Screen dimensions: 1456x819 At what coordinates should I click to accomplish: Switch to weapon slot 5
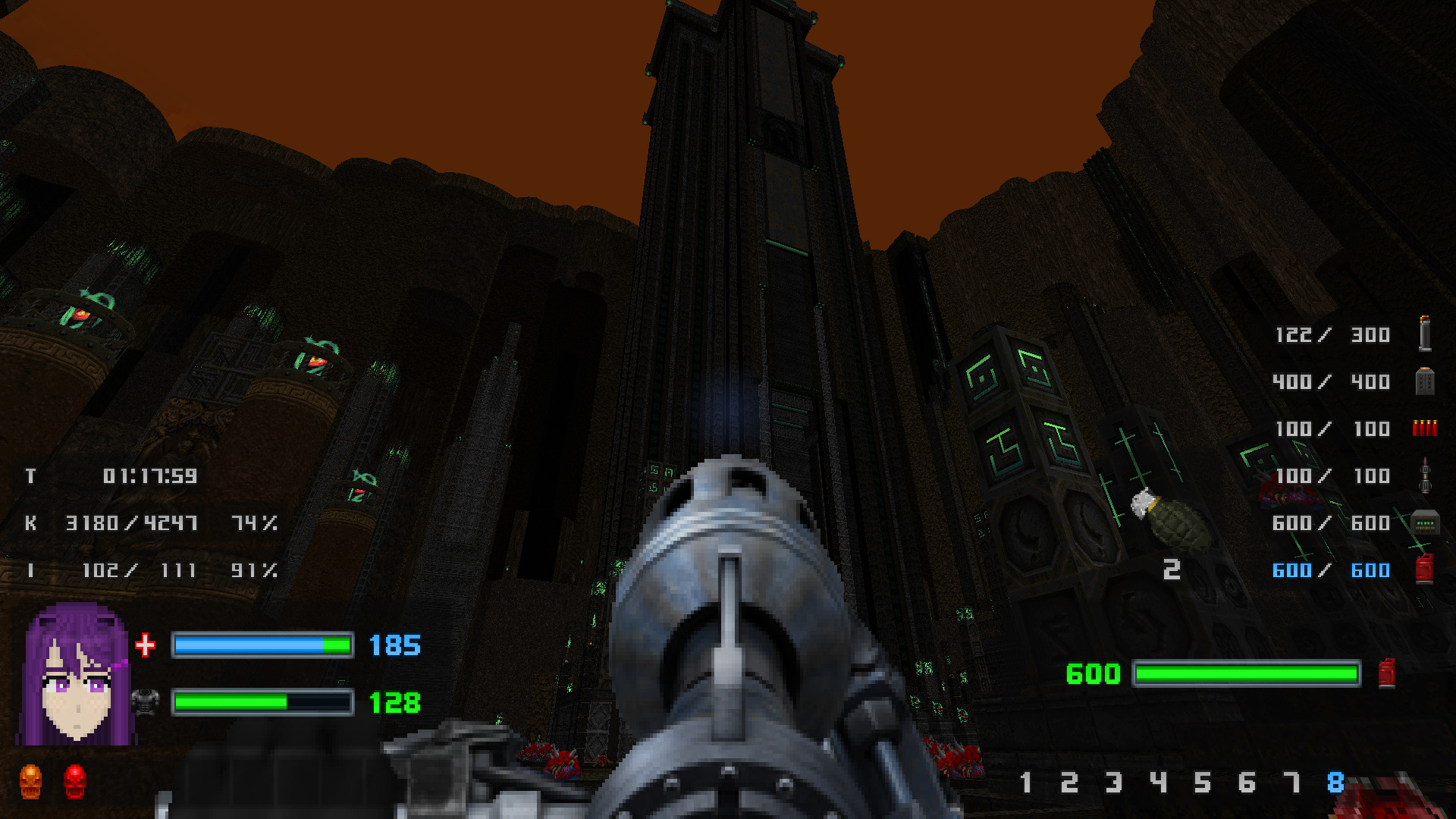click(x=1203, y=782)
